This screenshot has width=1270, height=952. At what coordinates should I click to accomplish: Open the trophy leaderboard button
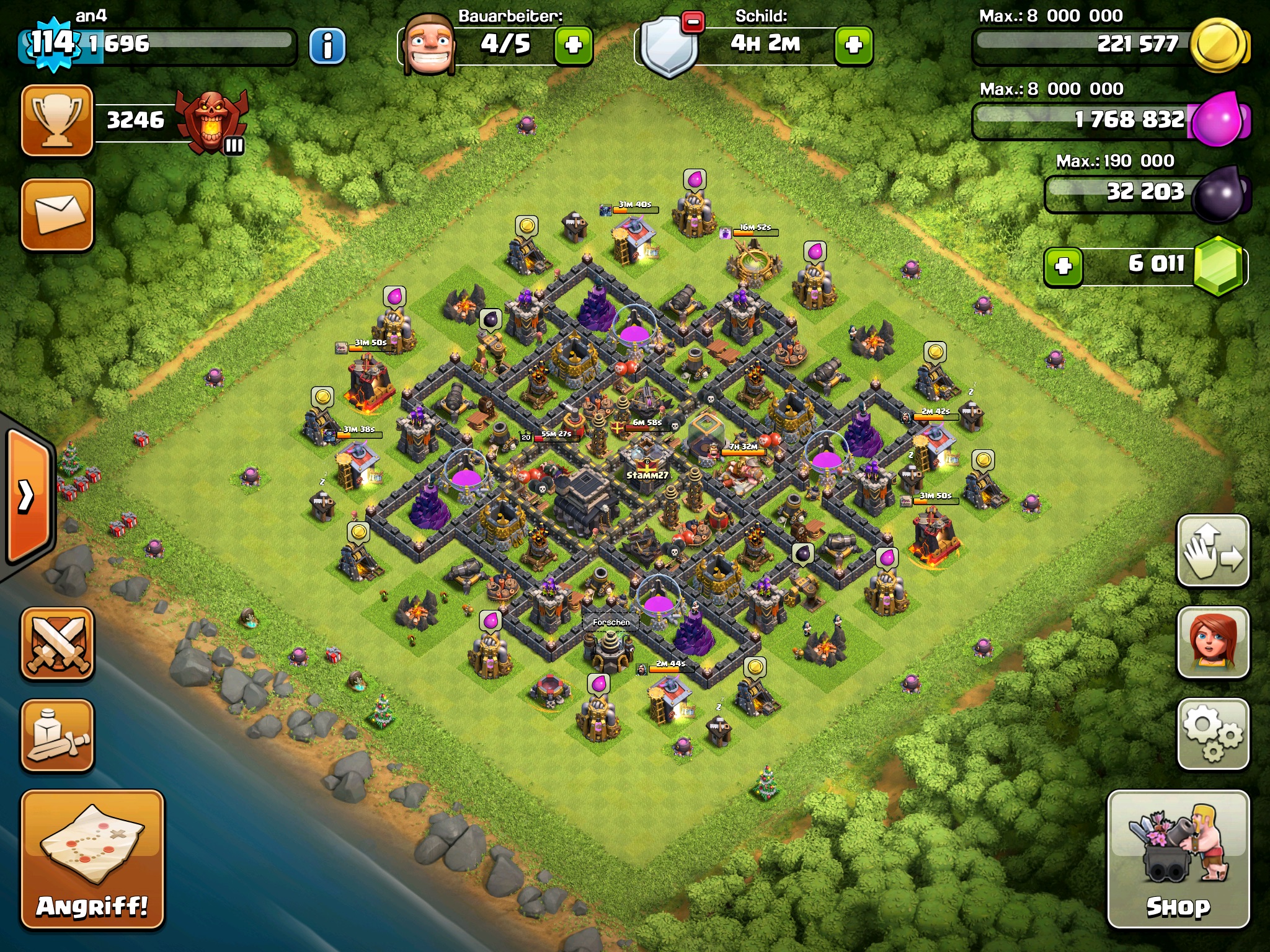tap(57, 120)
